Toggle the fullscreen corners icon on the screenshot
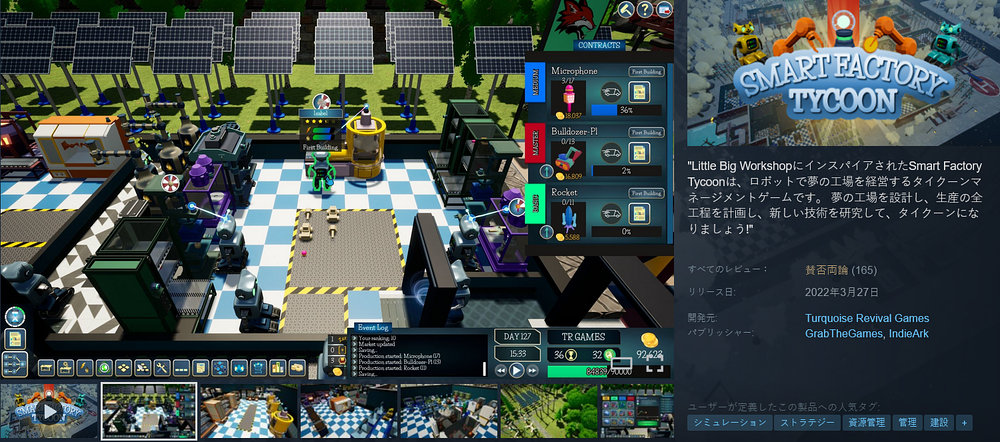 (x=655, y=367)
